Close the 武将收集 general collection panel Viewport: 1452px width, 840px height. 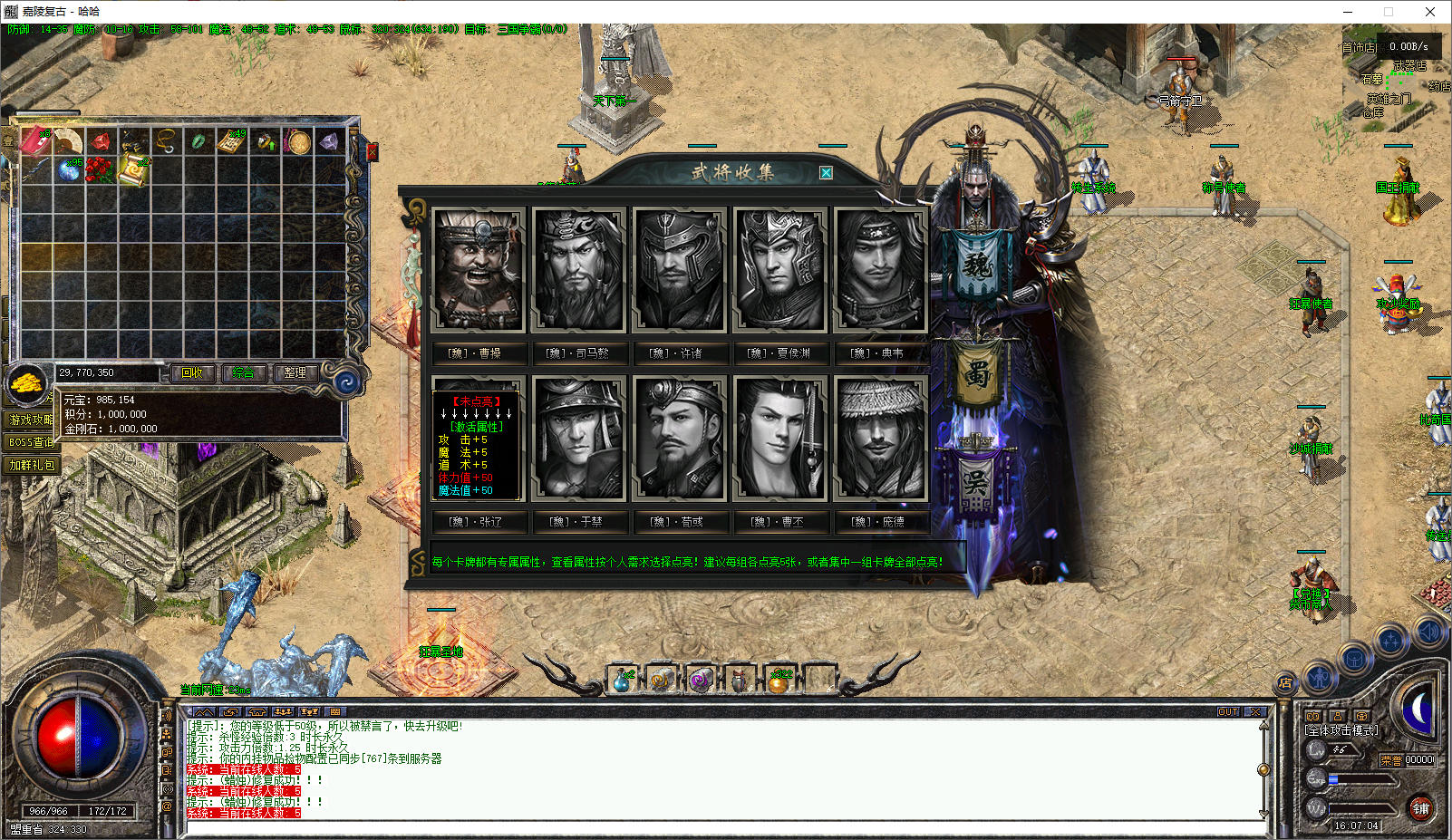[x=826, y=173]
